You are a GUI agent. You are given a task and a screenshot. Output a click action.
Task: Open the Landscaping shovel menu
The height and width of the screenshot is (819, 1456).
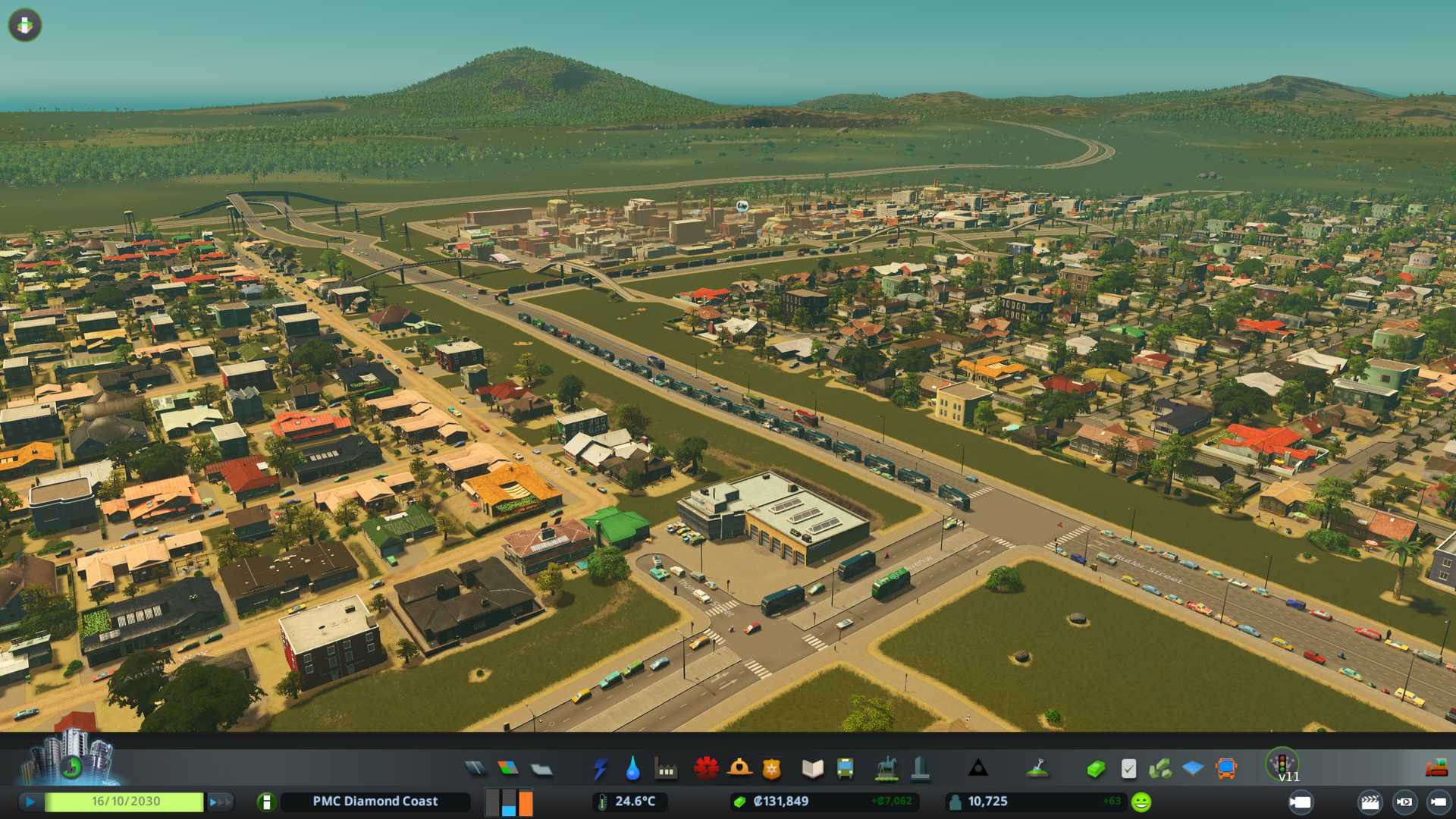pyautogui.click(x=1037, y=769)
